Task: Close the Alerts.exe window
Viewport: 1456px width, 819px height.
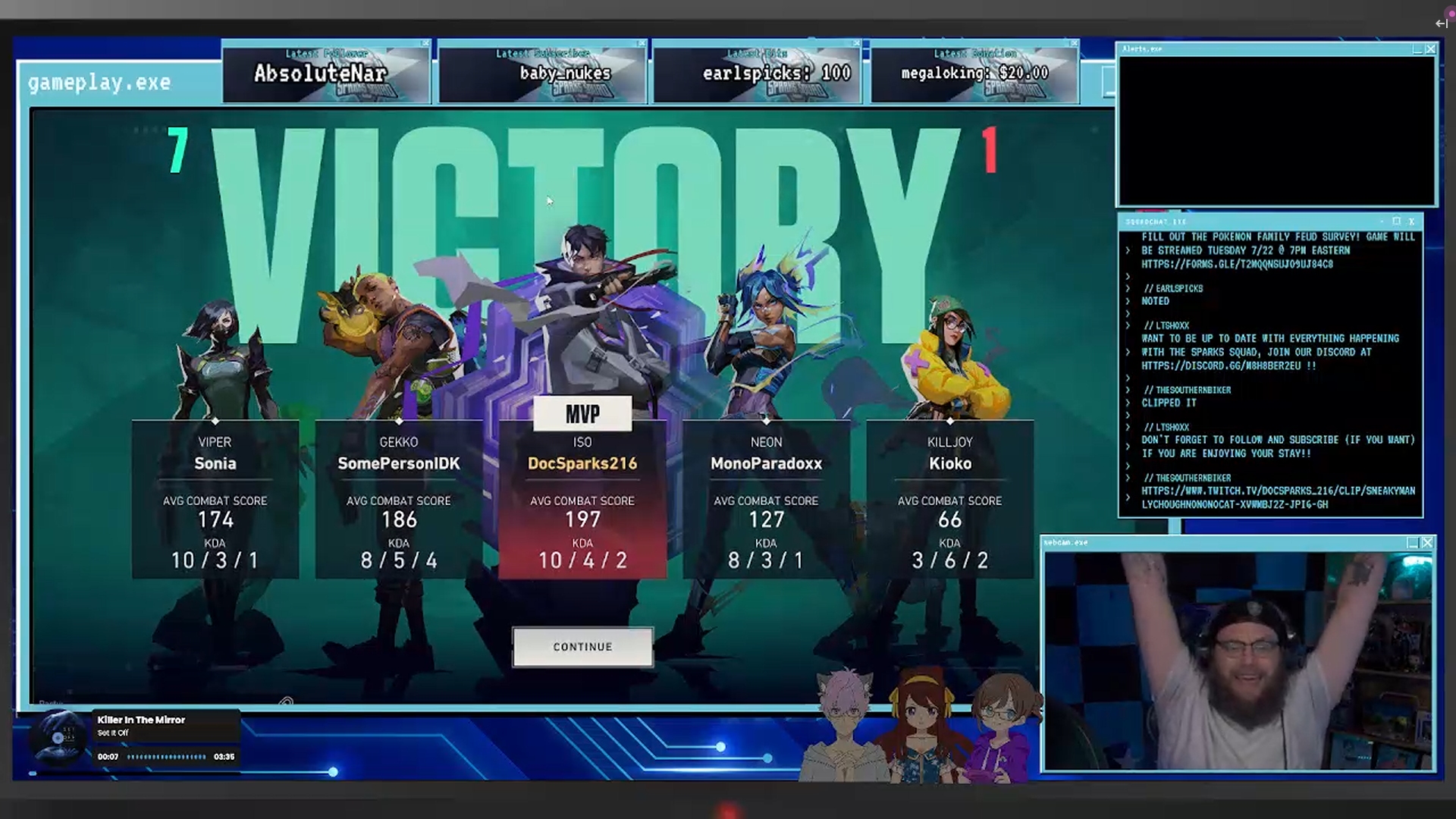Action: tap(1430, 49)
